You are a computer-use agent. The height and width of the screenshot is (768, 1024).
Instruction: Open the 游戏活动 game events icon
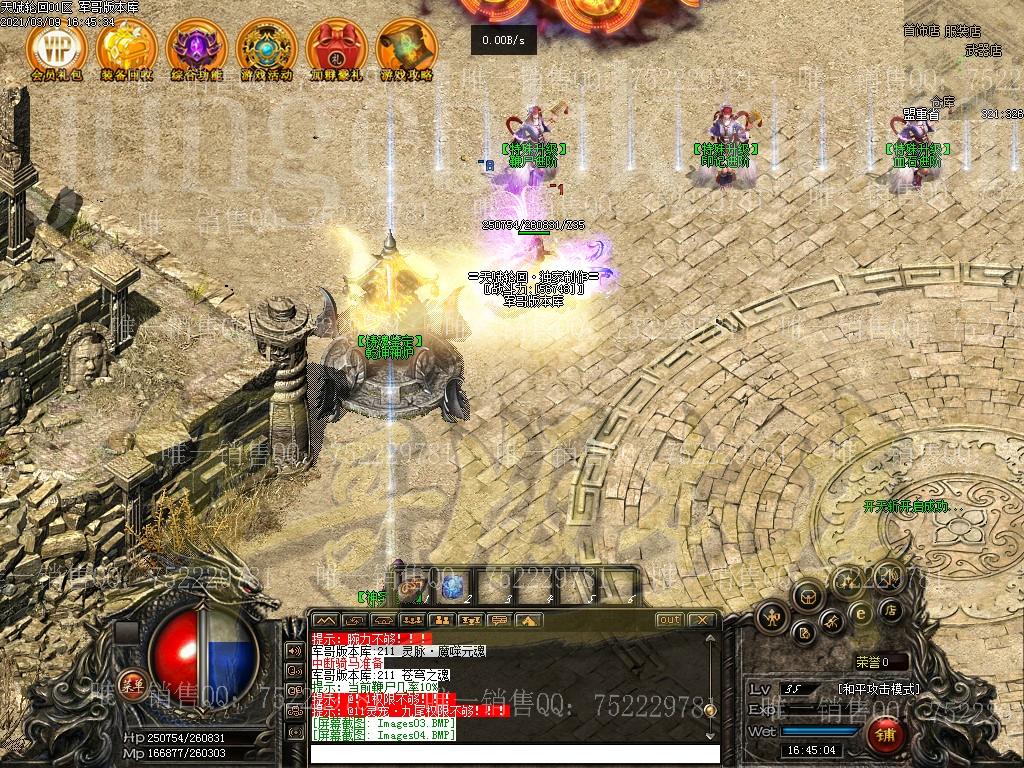(x=267, y=46)
